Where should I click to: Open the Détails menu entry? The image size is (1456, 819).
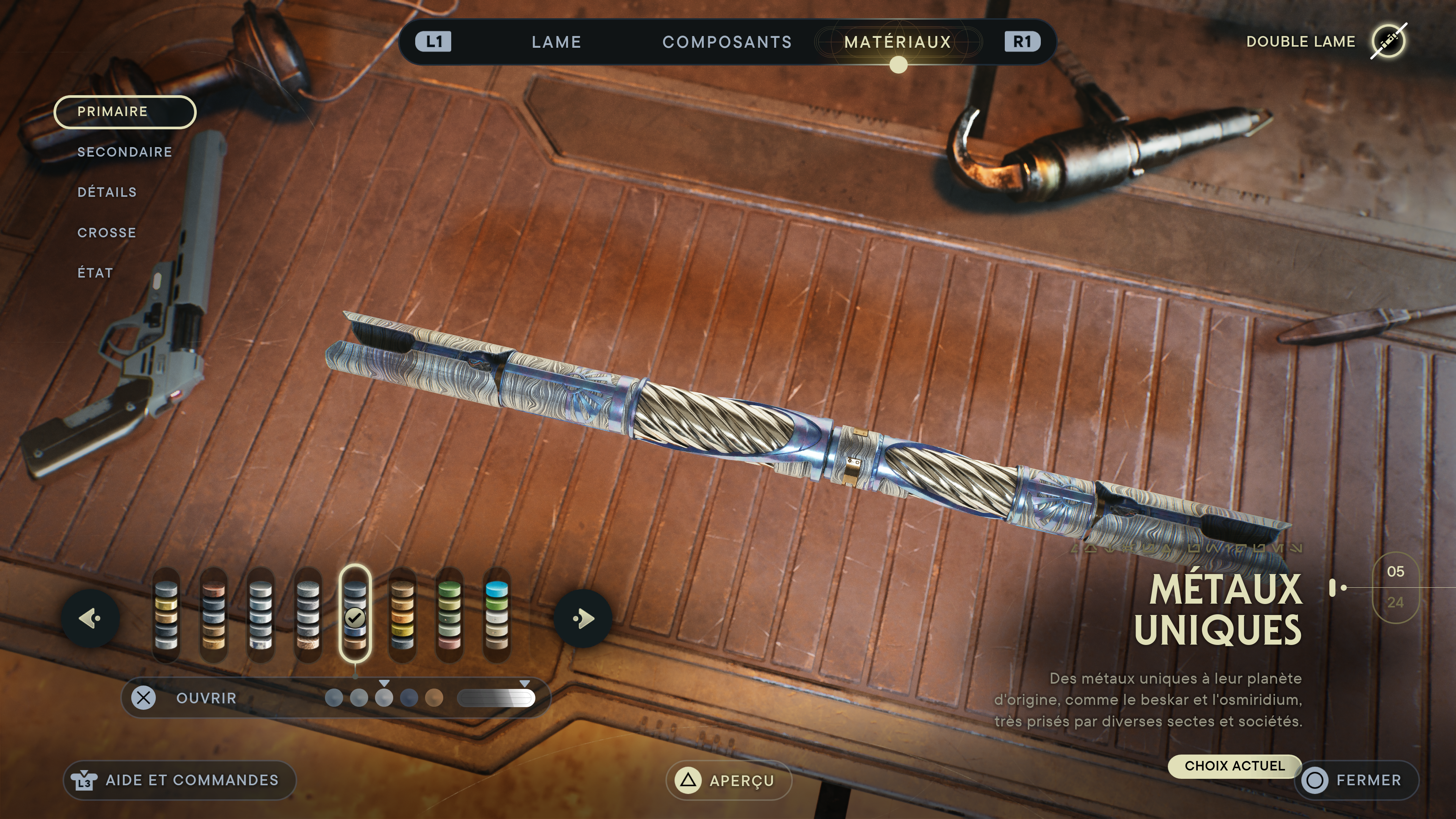tap(107, 192)
